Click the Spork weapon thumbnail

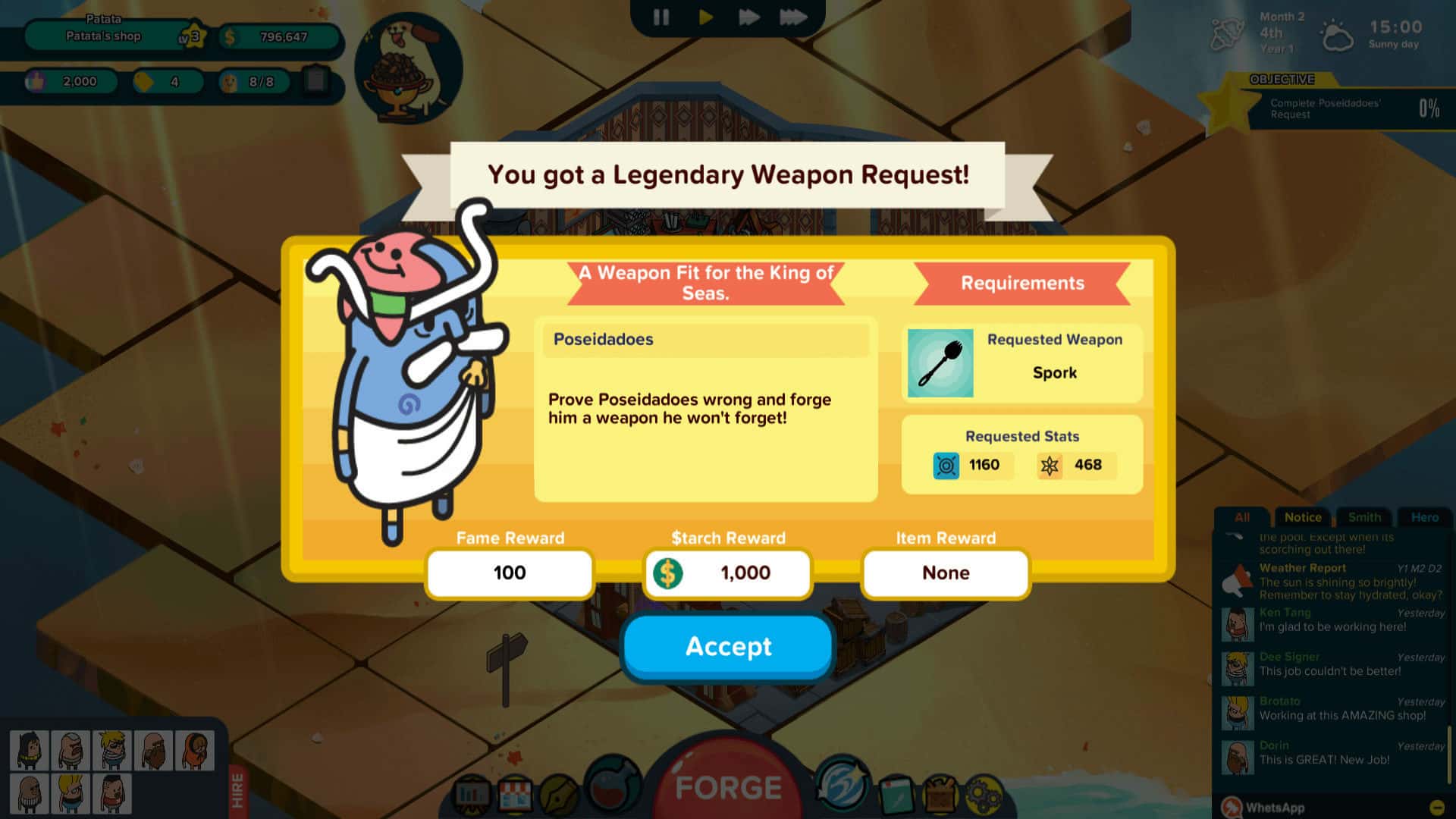click(x=940, y=364)
